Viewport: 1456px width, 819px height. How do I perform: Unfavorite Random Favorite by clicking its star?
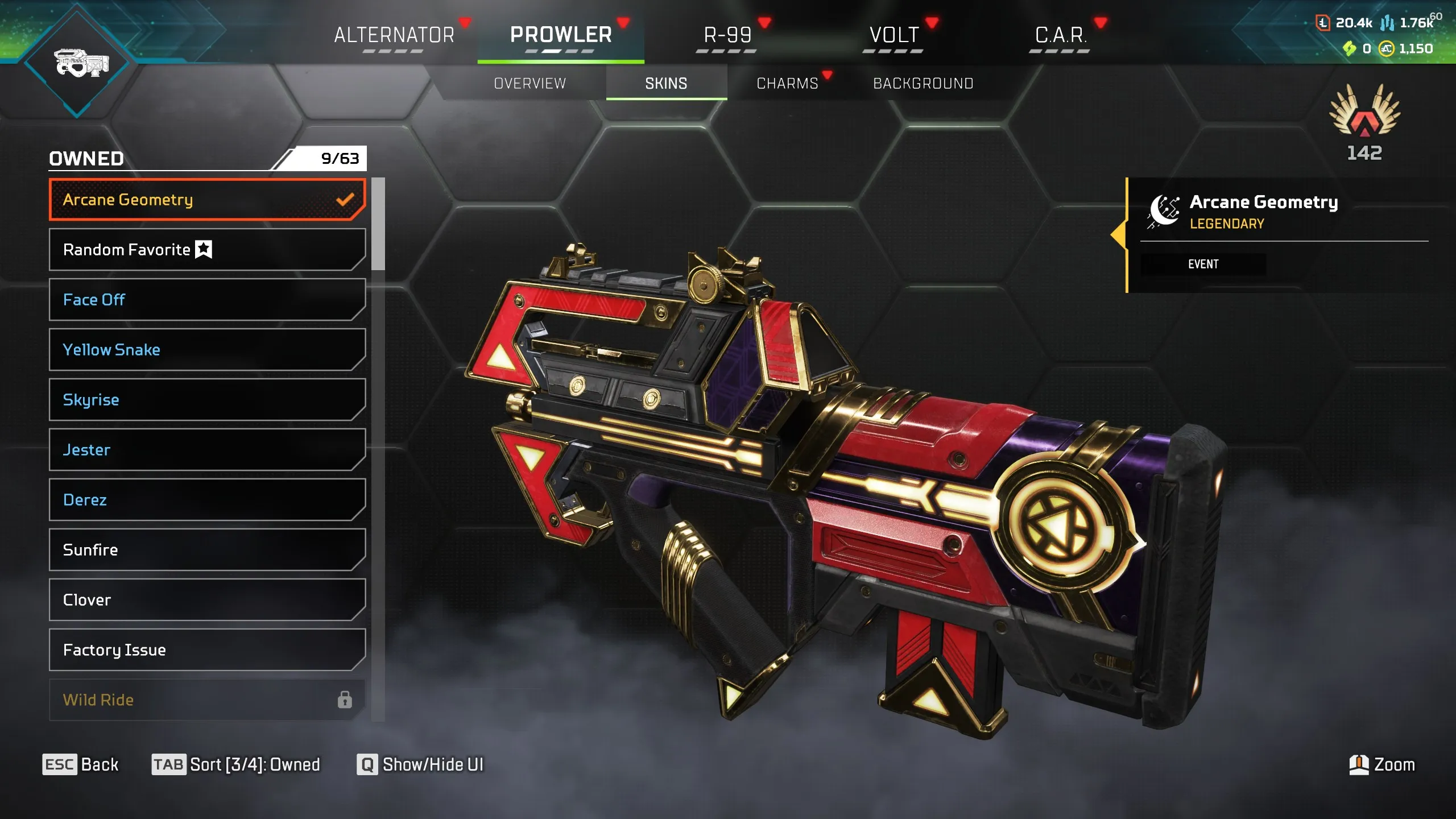click(x=203, y=249)
